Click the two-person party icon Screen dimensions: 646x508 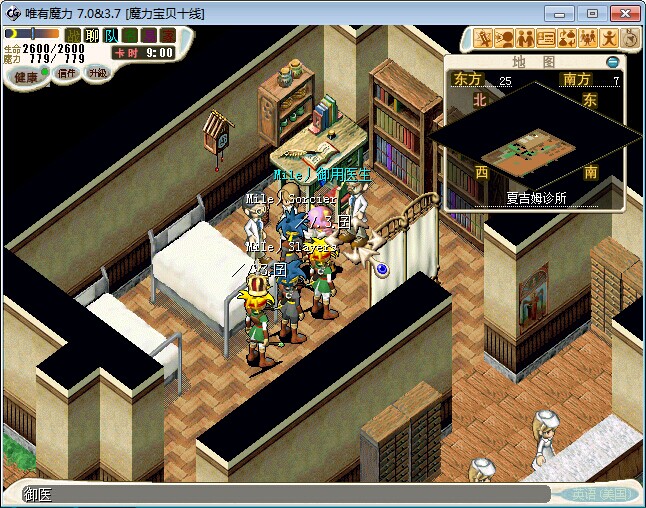[525, 39]
